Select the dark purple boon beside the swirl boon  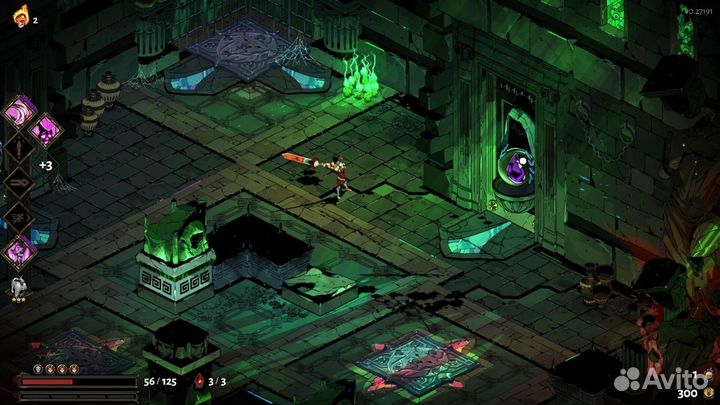pyautogui.click(x=45, y=129)
